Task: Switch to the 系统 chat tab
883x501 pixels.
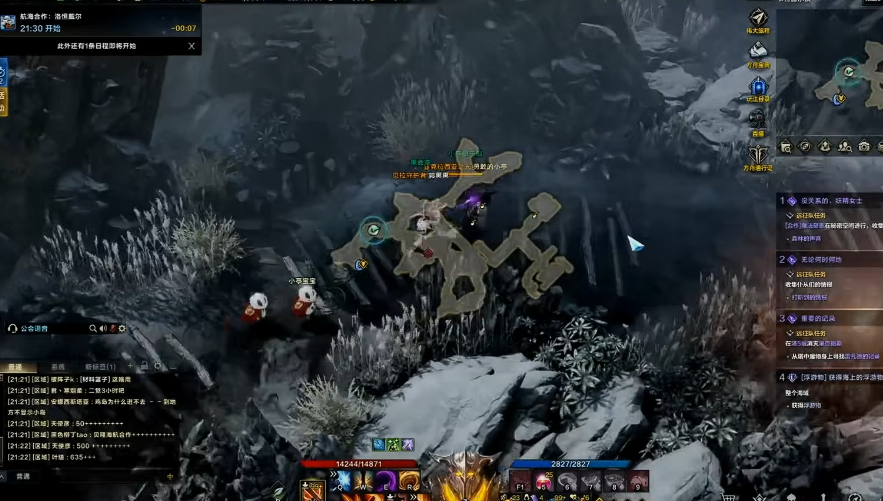Action: click(x=58, y=367)
